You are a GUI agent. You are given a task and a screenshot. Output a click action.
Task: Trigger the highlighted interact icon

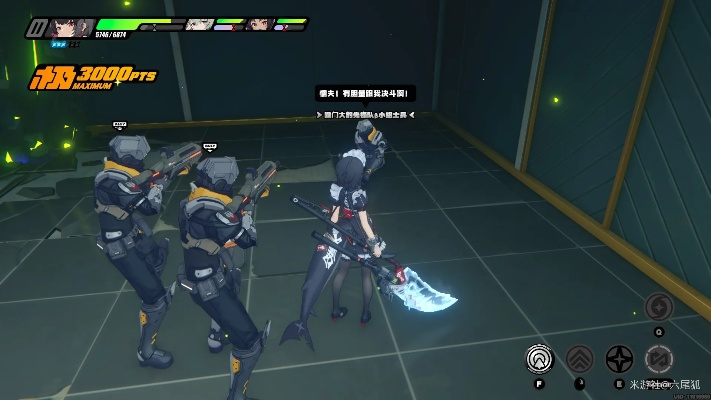point(541,358)
